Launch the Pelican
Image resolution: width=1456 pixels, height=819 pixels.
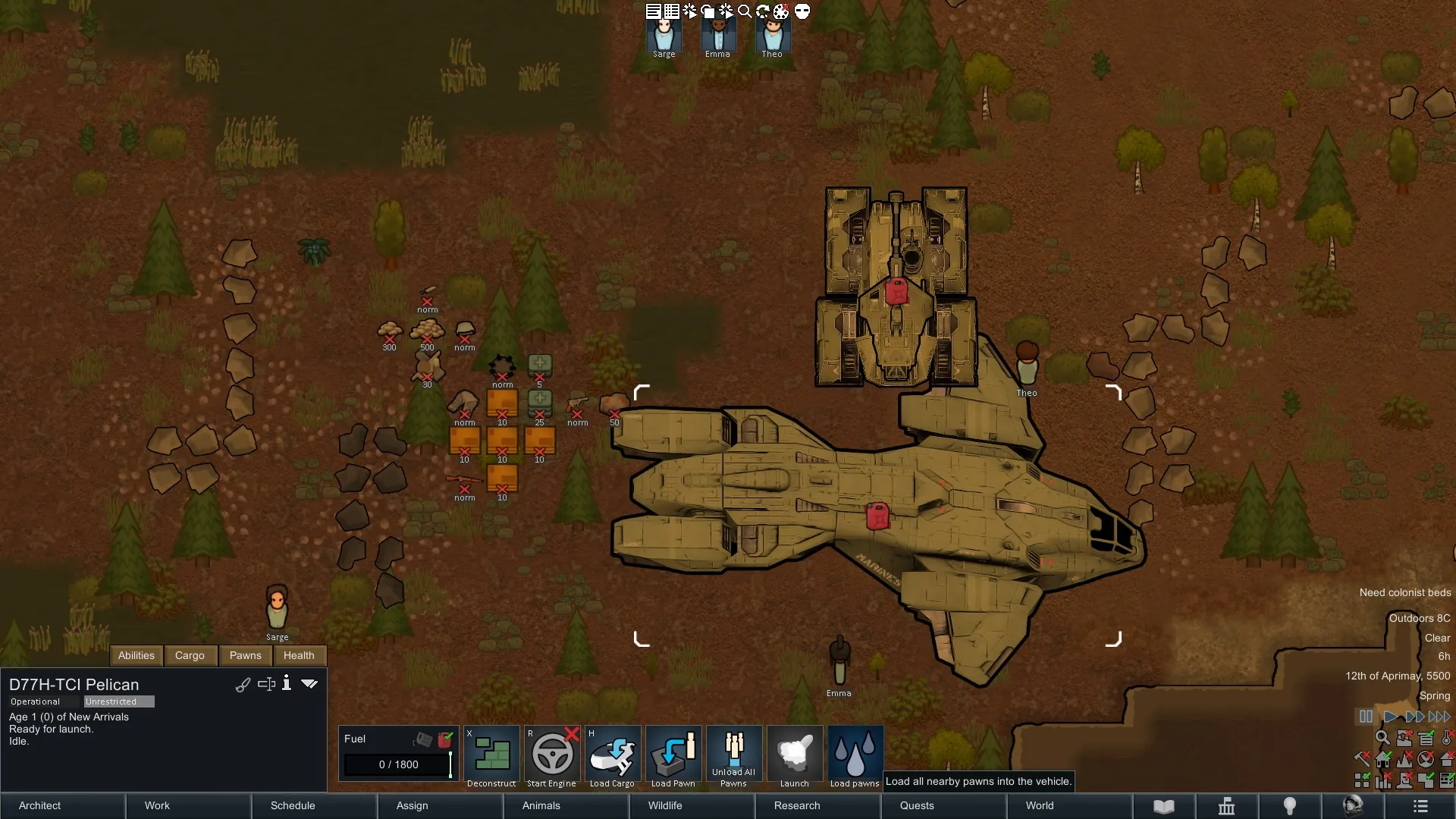[x=794, y=755]
